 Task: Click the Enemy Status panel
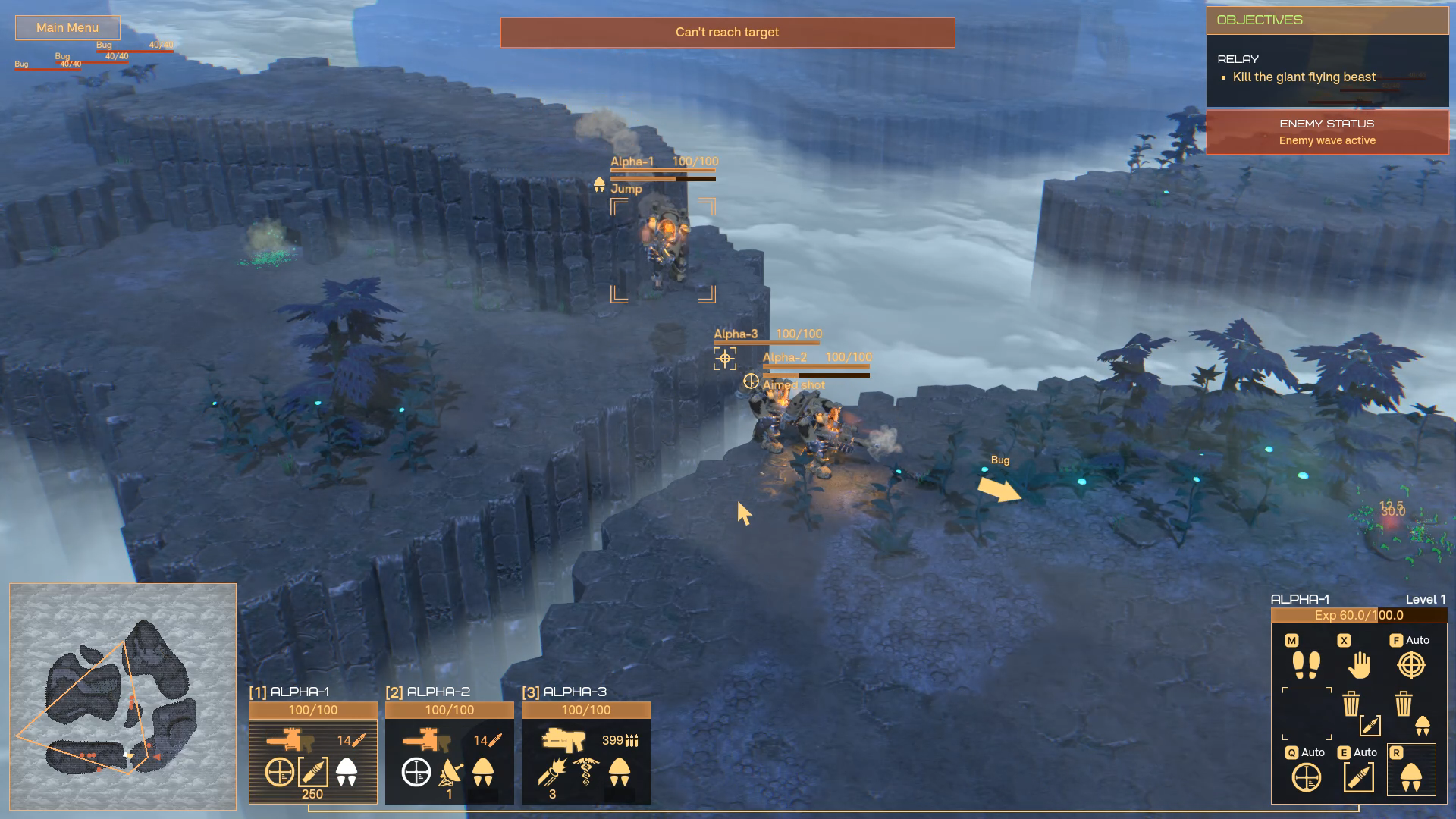tap(1327, 132)
